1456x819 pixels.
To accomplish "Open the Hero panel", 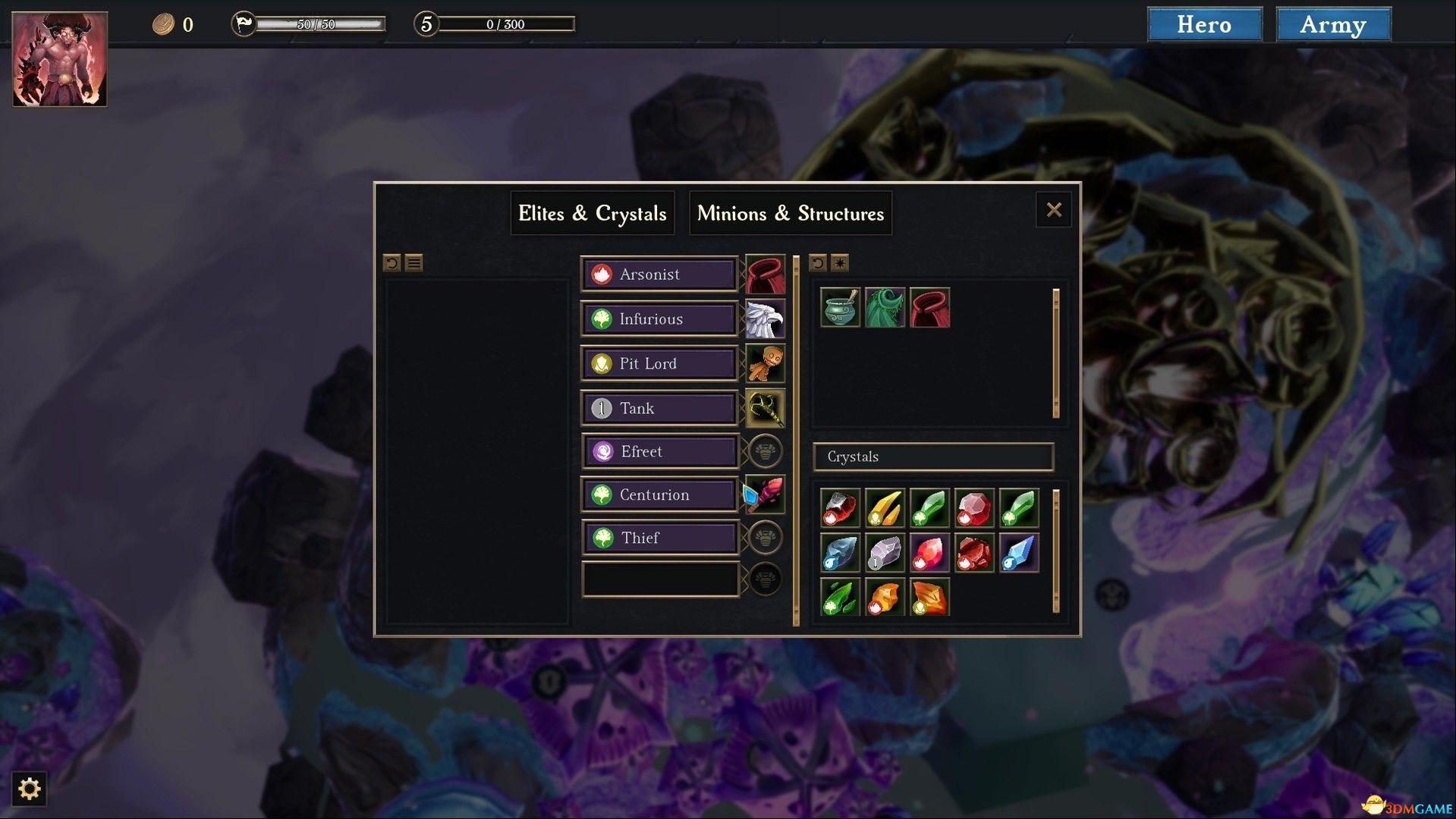I will (1204, 24).
